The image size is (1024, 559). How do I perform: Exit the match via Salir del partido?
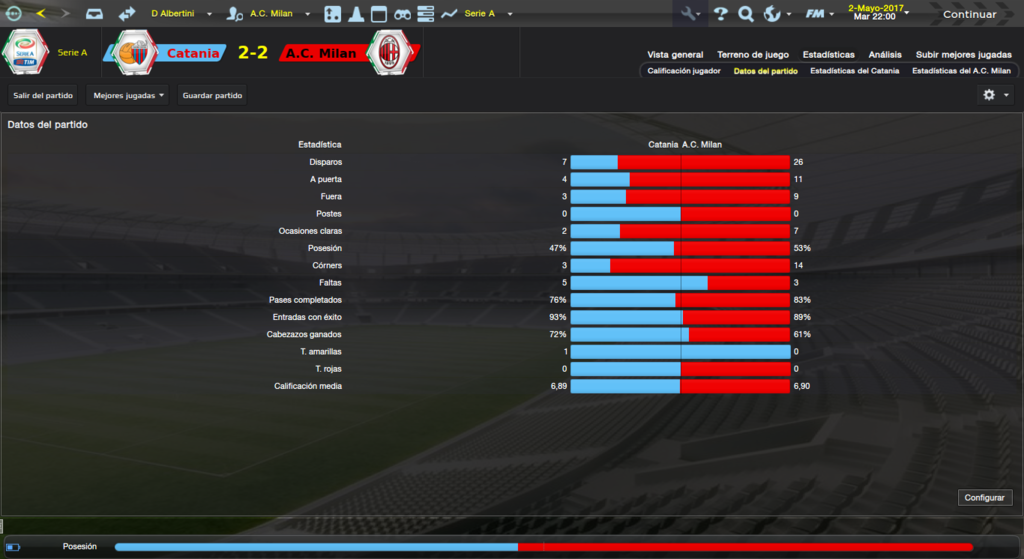pyautogui.click(x=42, y=95)
